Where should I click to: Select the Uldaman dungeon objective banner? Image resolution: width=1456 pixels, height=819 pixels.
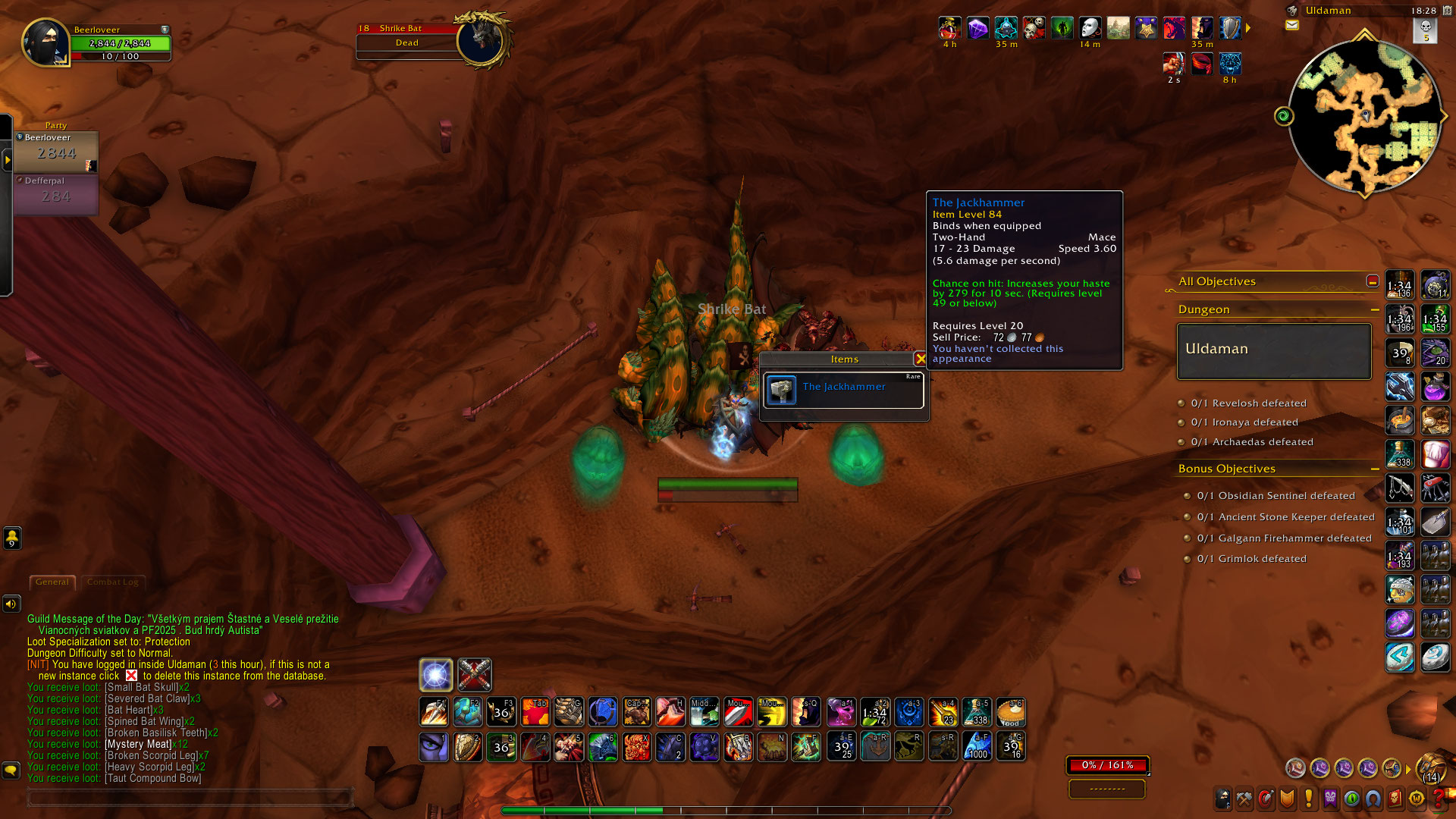pos(1274,350)
